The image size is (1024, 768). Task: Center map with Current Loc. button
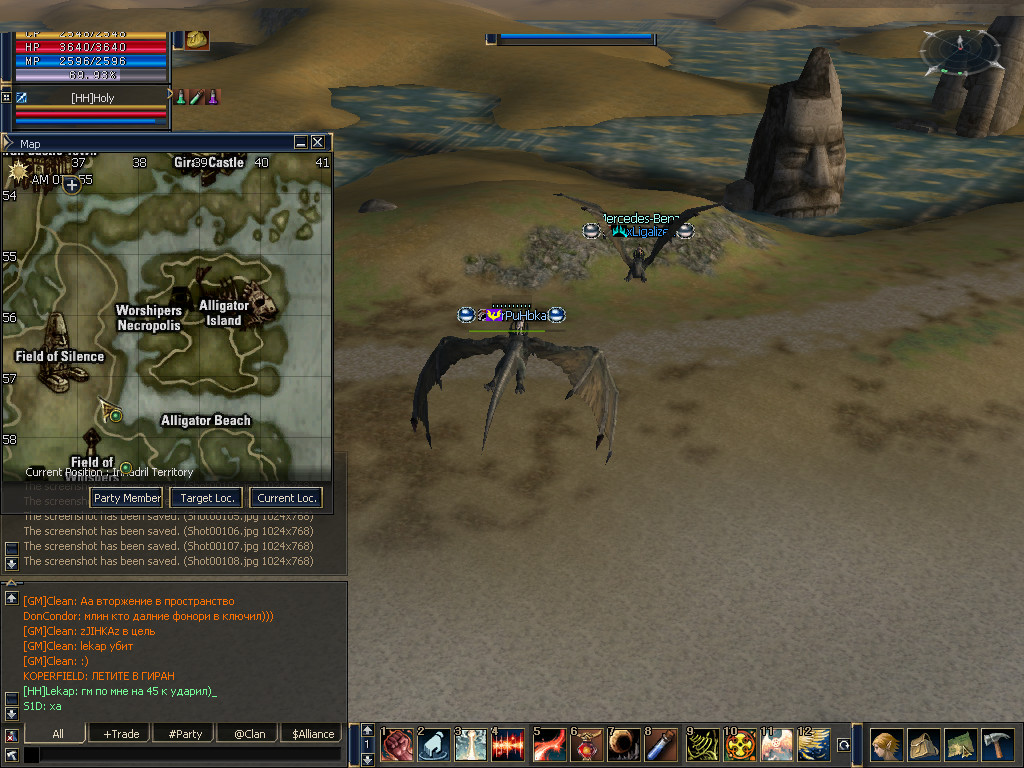tap(286, 498)
